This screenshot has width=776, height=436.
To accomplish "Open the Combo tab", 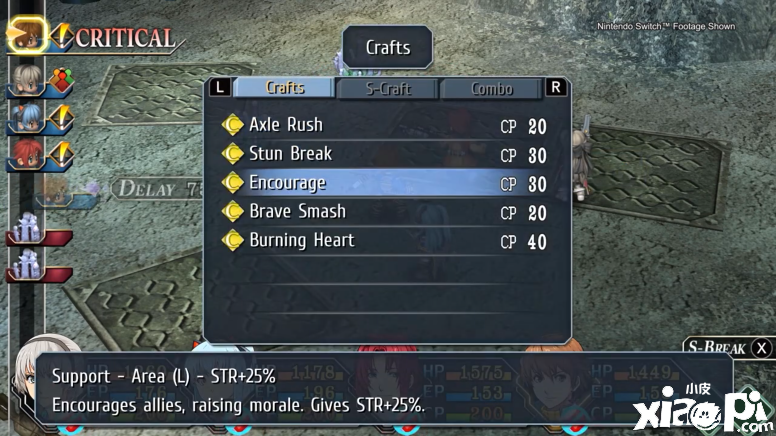I will 491,88.
